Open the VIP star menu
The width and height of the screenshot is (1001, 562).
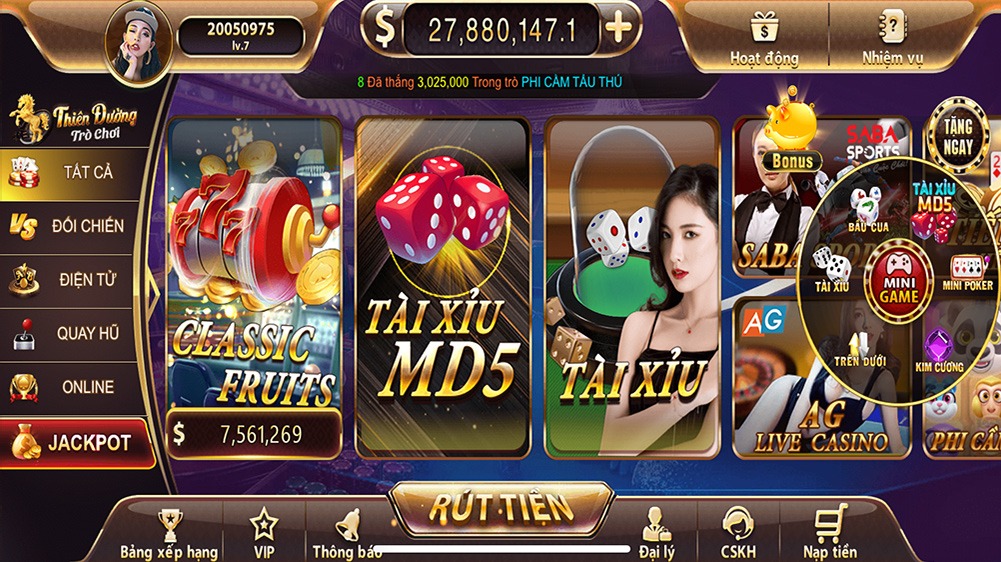point(264,532)
